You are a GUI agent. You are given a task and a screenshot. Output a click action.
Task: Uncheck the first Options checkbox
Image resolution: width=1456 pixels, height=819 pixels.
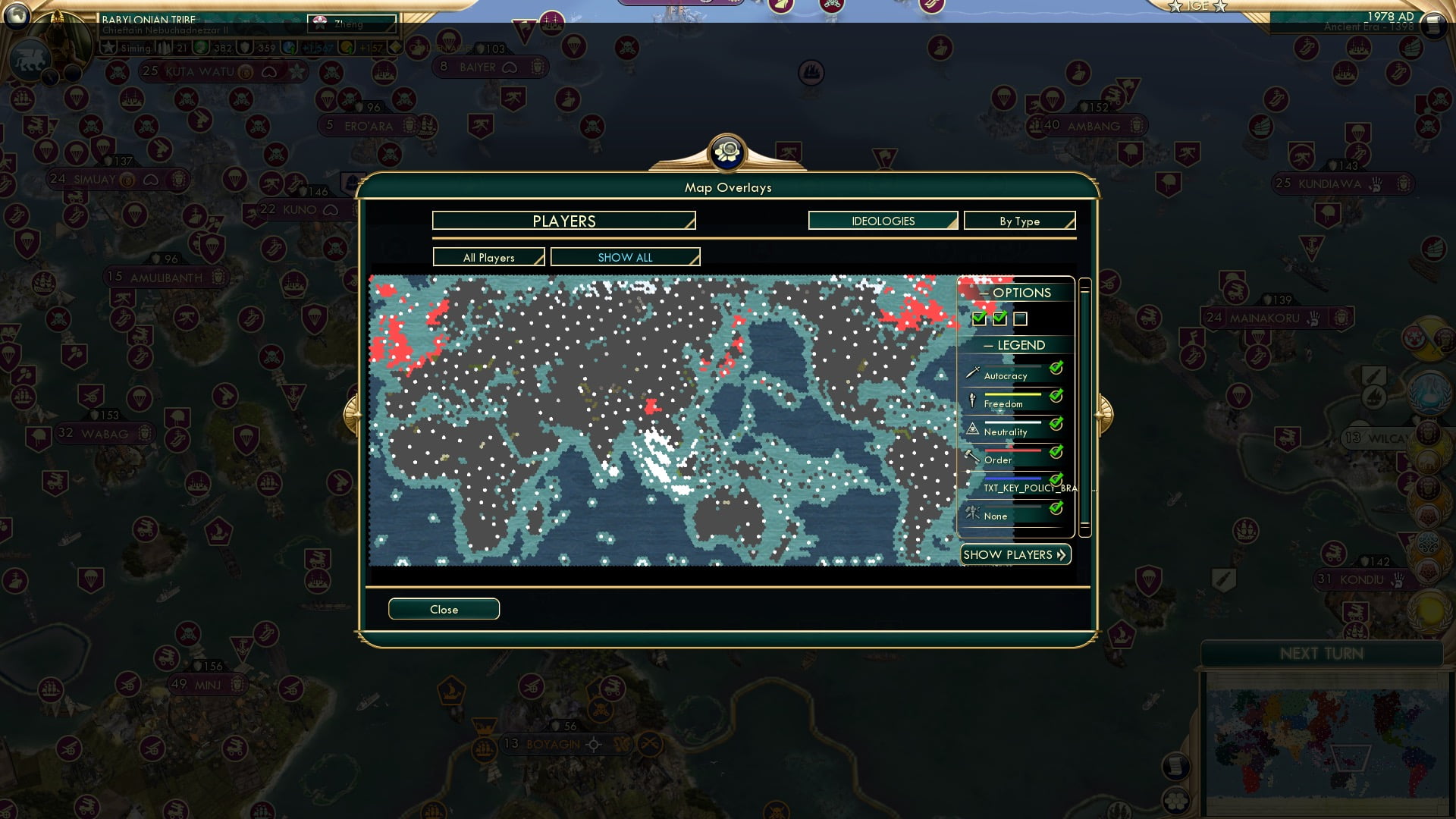click(x=978, y=318)
